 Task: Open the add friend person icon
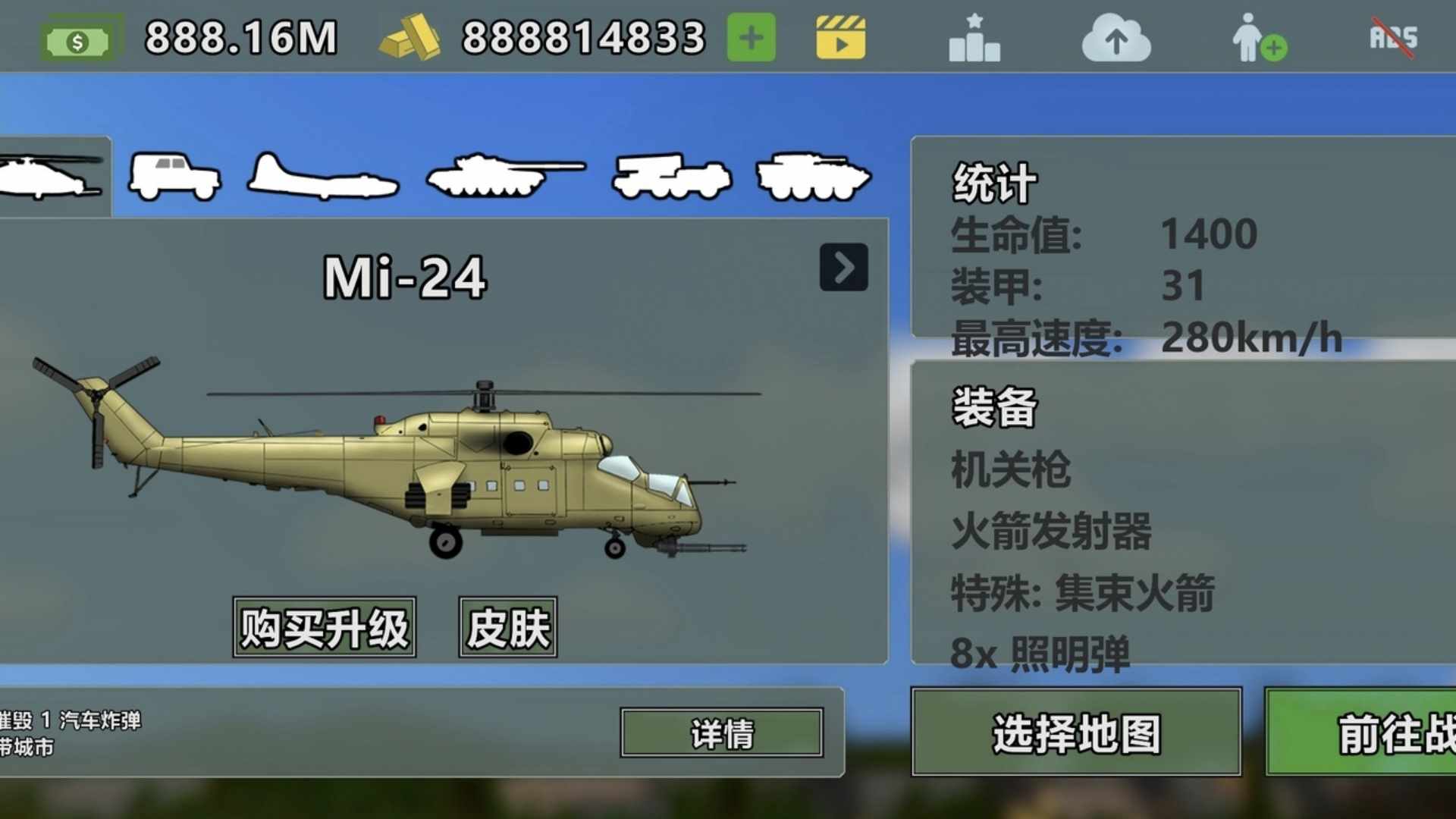1257,39
